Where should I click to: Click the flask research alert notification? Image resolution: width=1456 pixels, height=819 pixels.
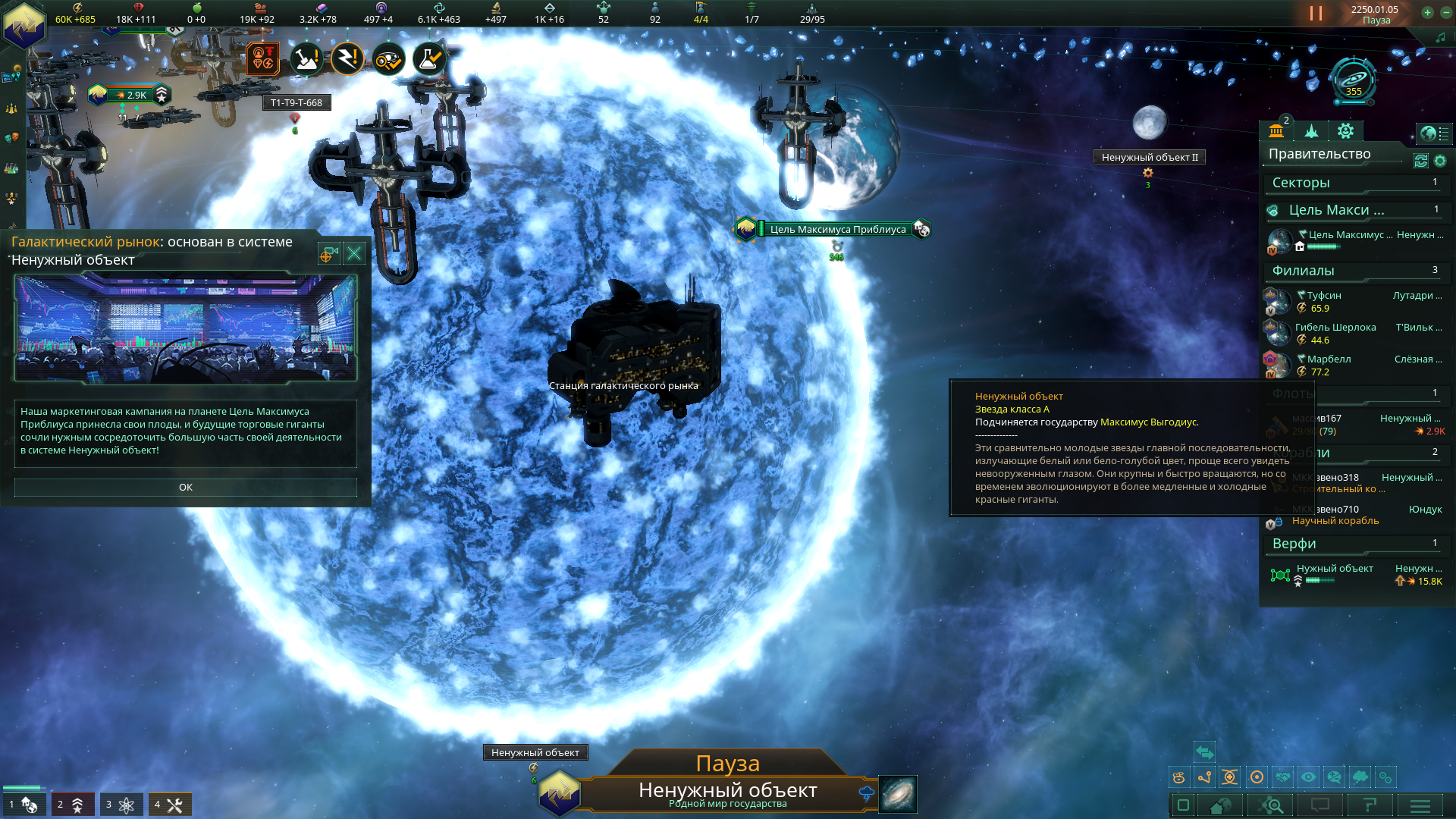tap(428, 59)
